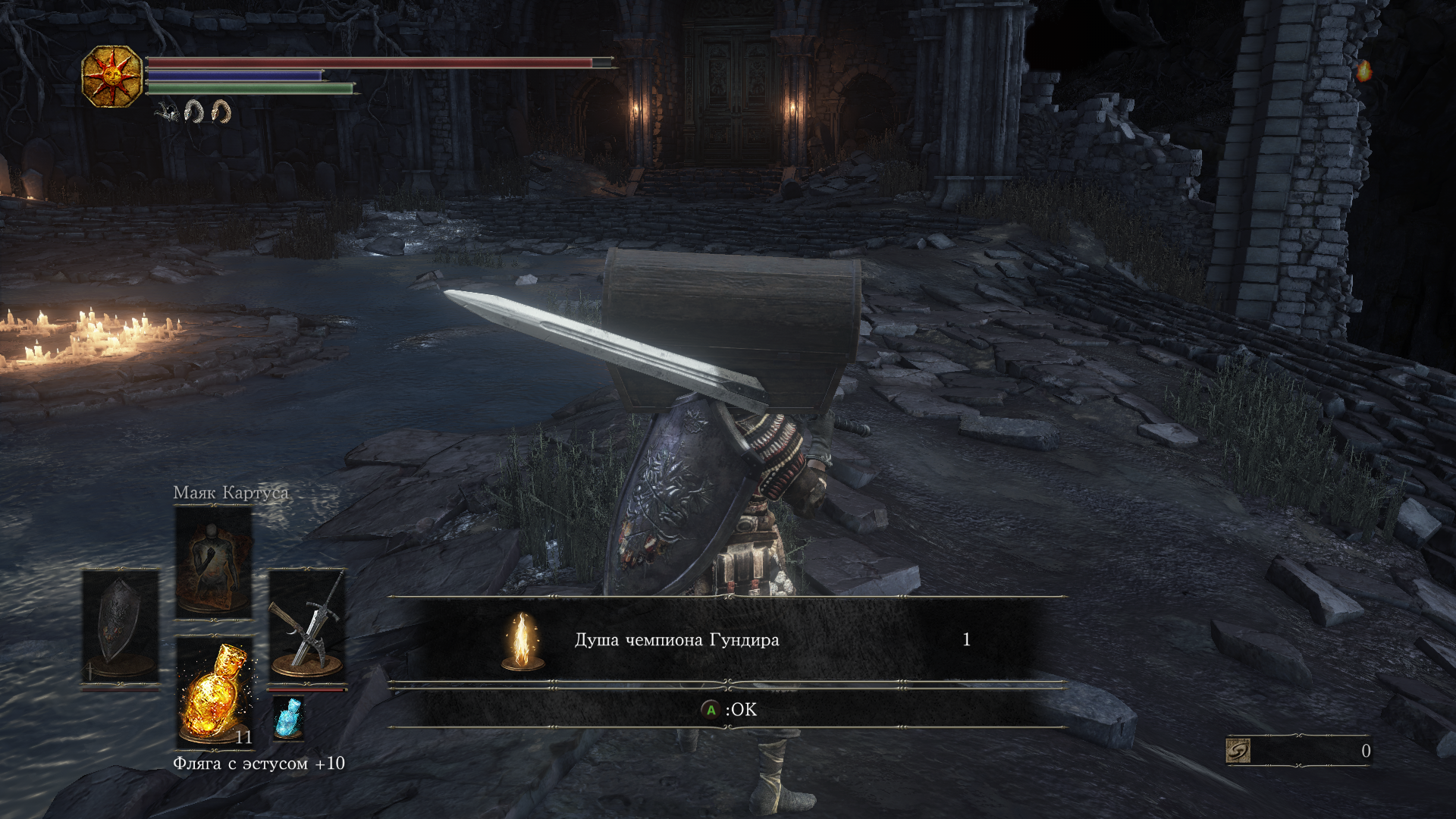This screenshot has width=1456, height=819.
Task: Click the sun covenant emblem
Action: tap(112, 76)
